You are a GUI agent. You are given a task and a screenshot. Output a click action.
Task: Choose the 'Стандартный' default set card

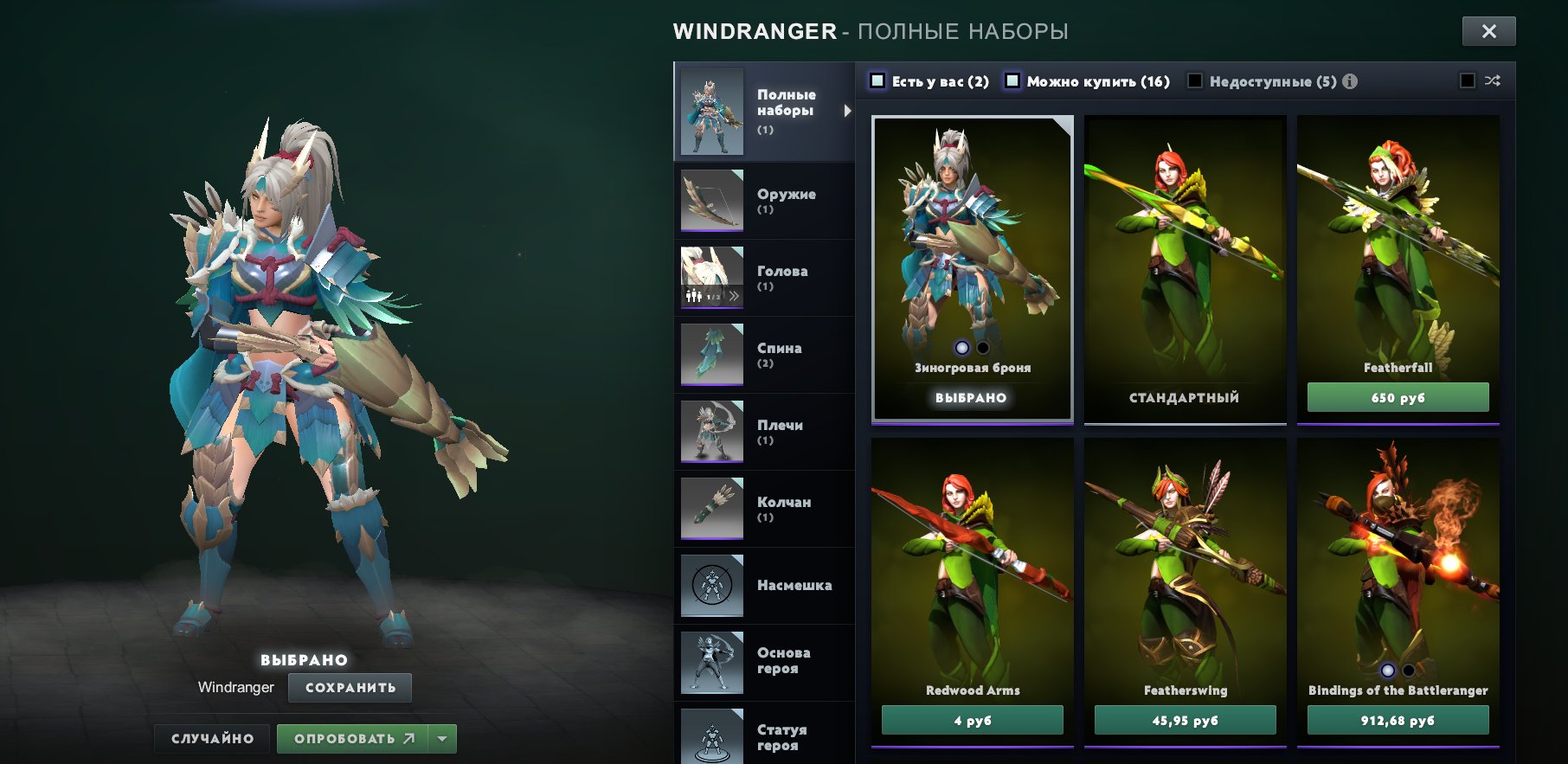(1185, 268)
